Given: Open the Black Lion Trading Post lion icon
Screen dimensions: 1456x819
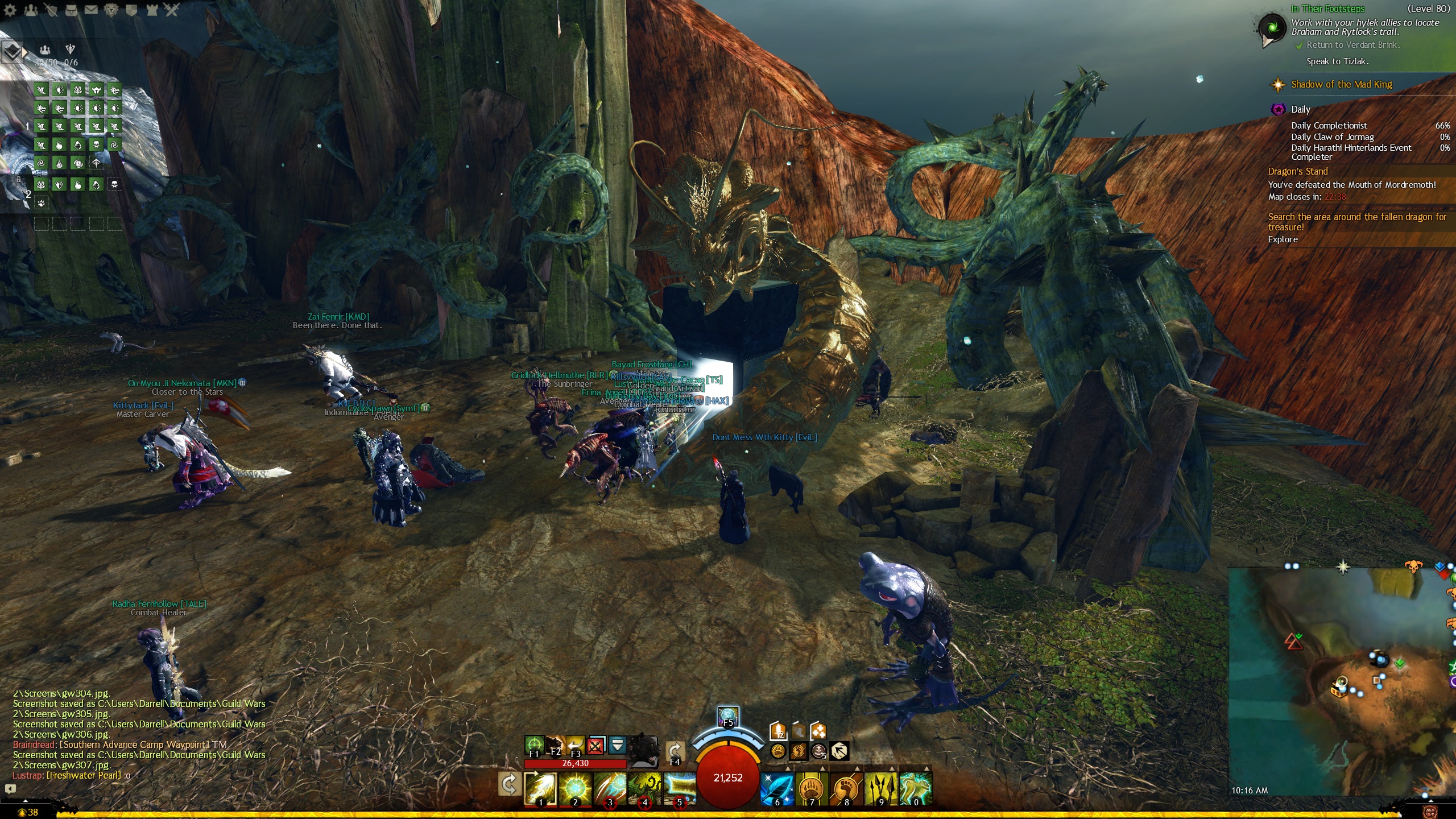Looking at the screenshot, I should [x=111, y=10].
